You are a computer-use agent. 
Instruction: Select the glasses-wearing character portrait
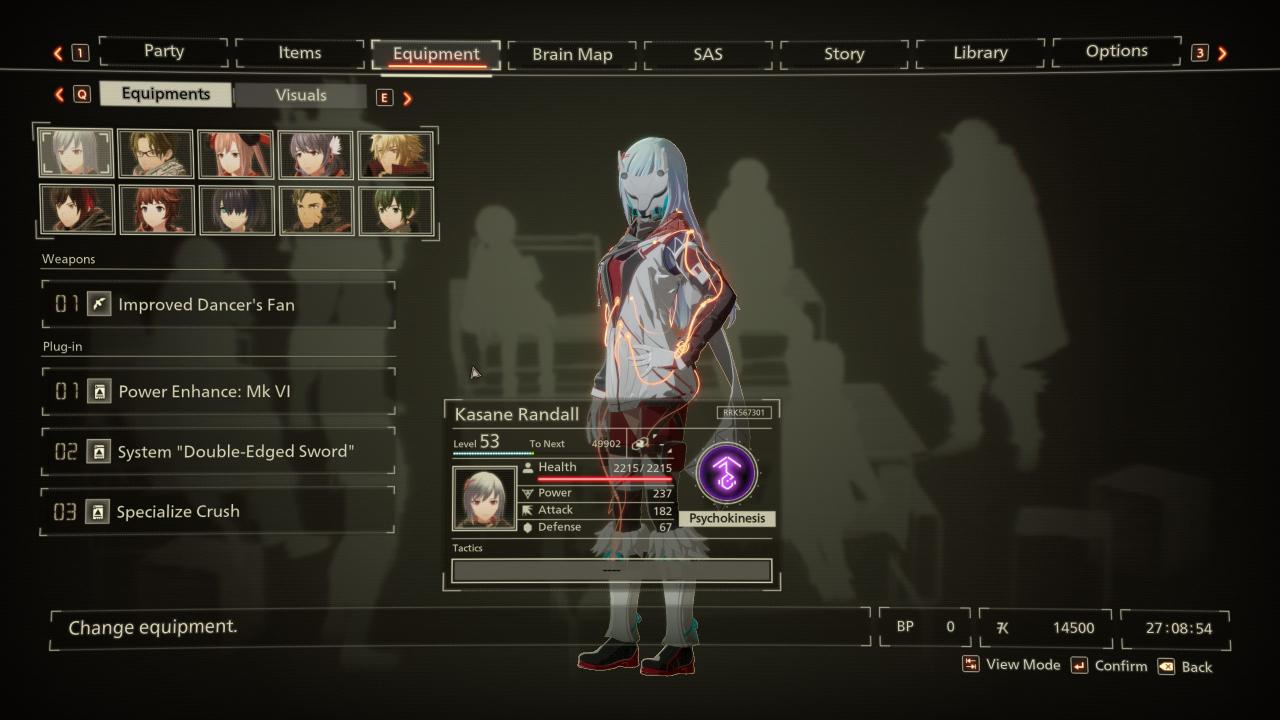coord(155,154)
